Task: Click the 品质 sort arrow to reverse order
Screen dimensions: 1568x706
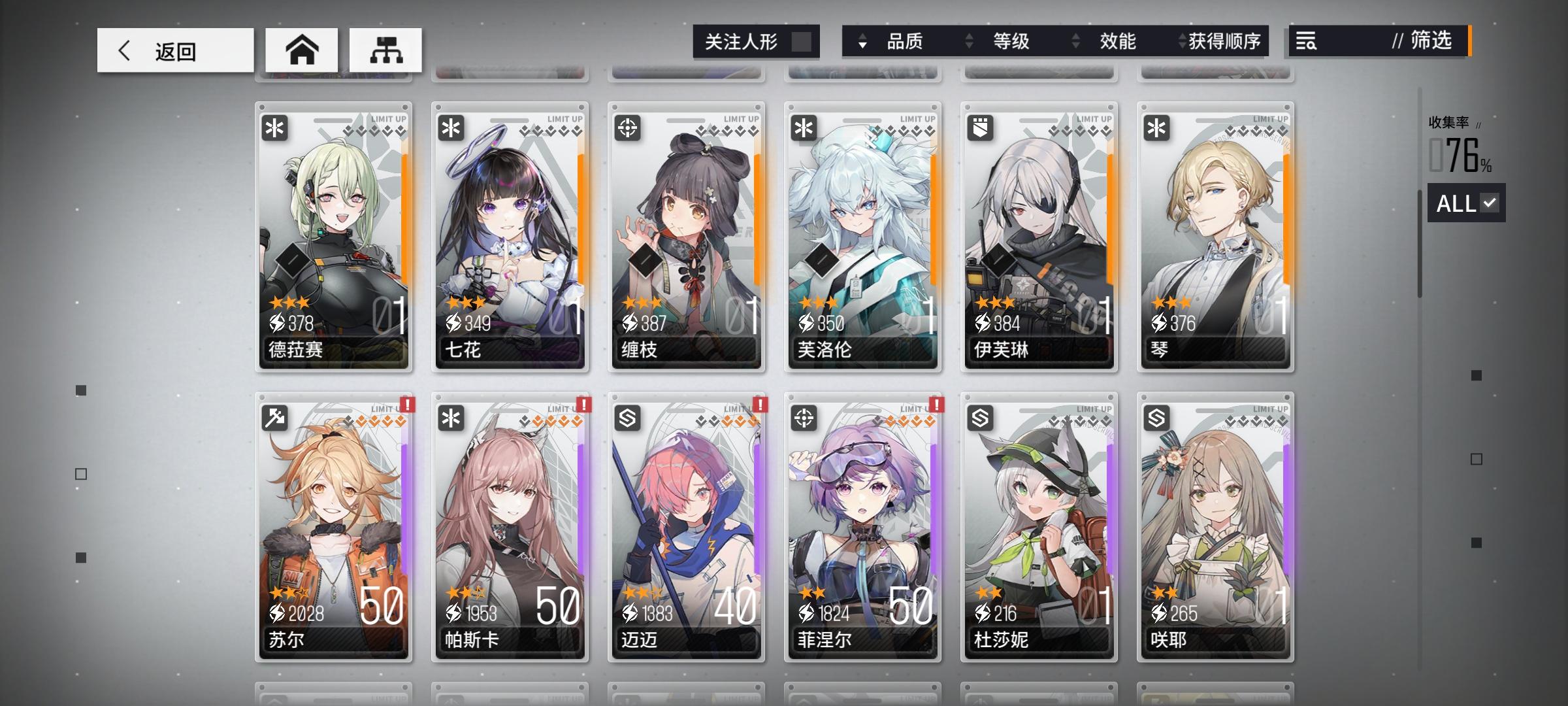Action: coord(864,42)
